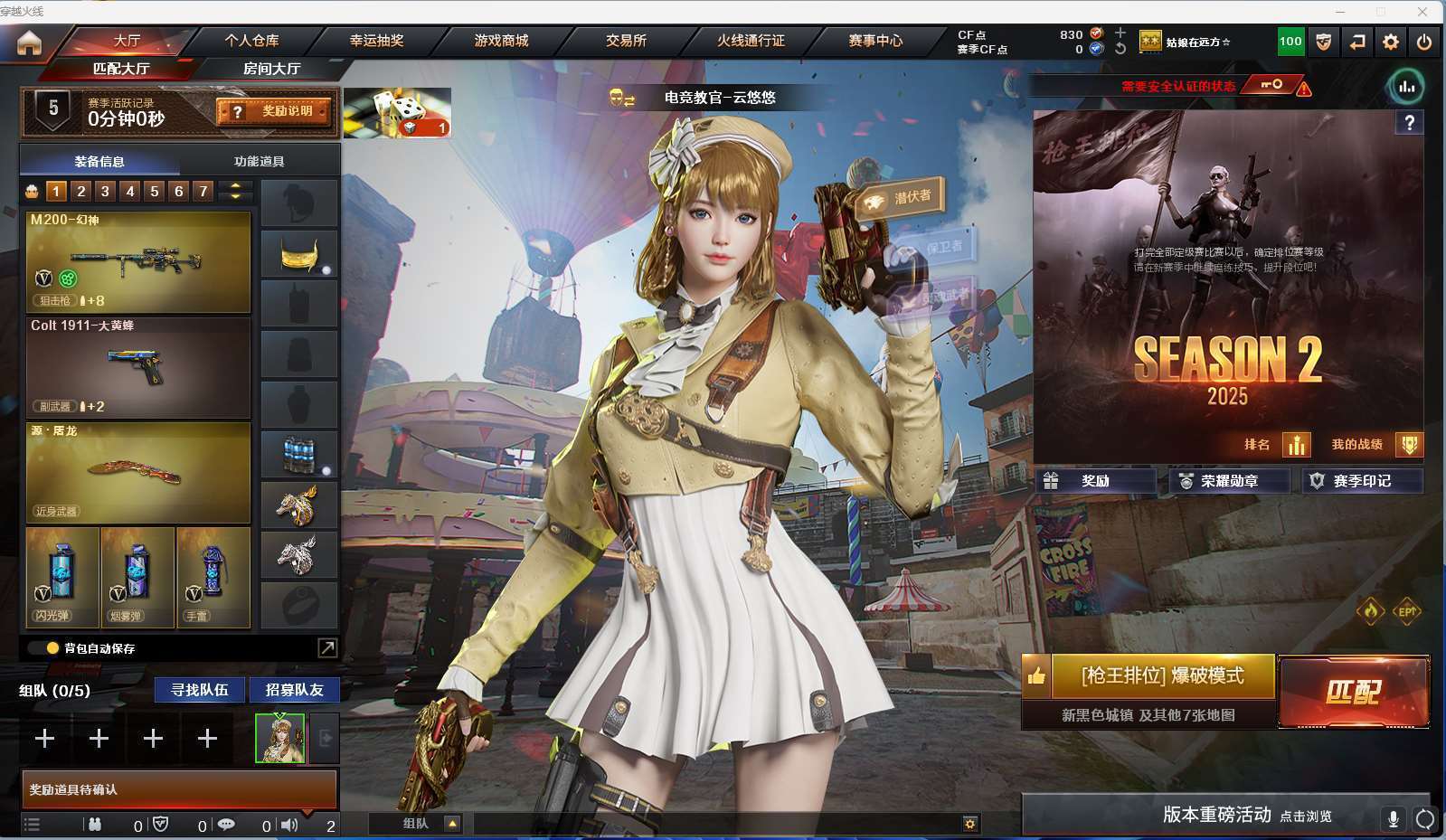Go to the 幸运抽奖 lucky draw page
Screen dimensions: 1446x840
click(x=376, y=41)
